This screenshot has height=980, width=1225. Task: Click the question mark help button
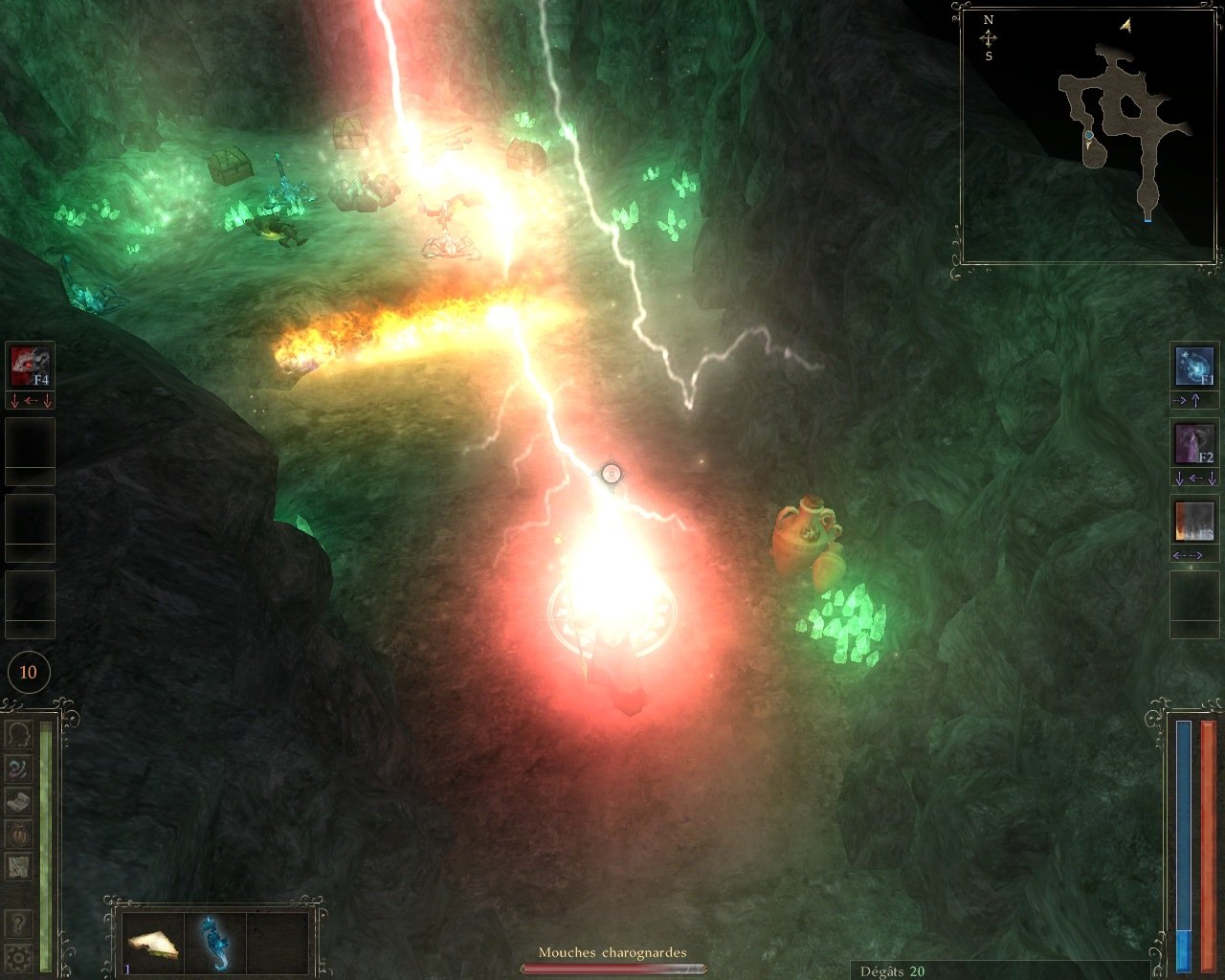coord(18,924)
